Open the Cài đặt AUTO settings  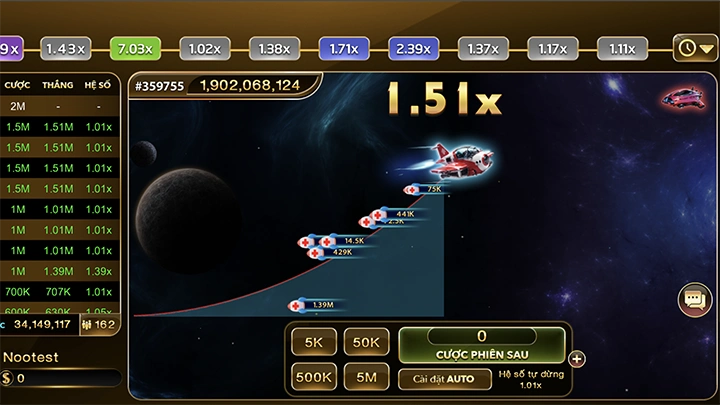pos(444,379)
